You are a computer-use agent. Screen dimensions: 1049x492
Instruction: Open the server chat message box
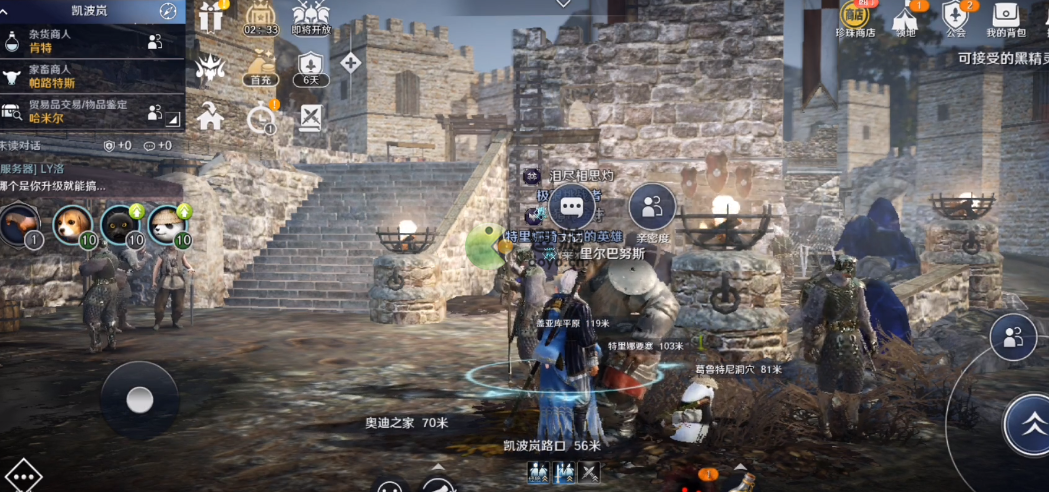click(90, 178)
